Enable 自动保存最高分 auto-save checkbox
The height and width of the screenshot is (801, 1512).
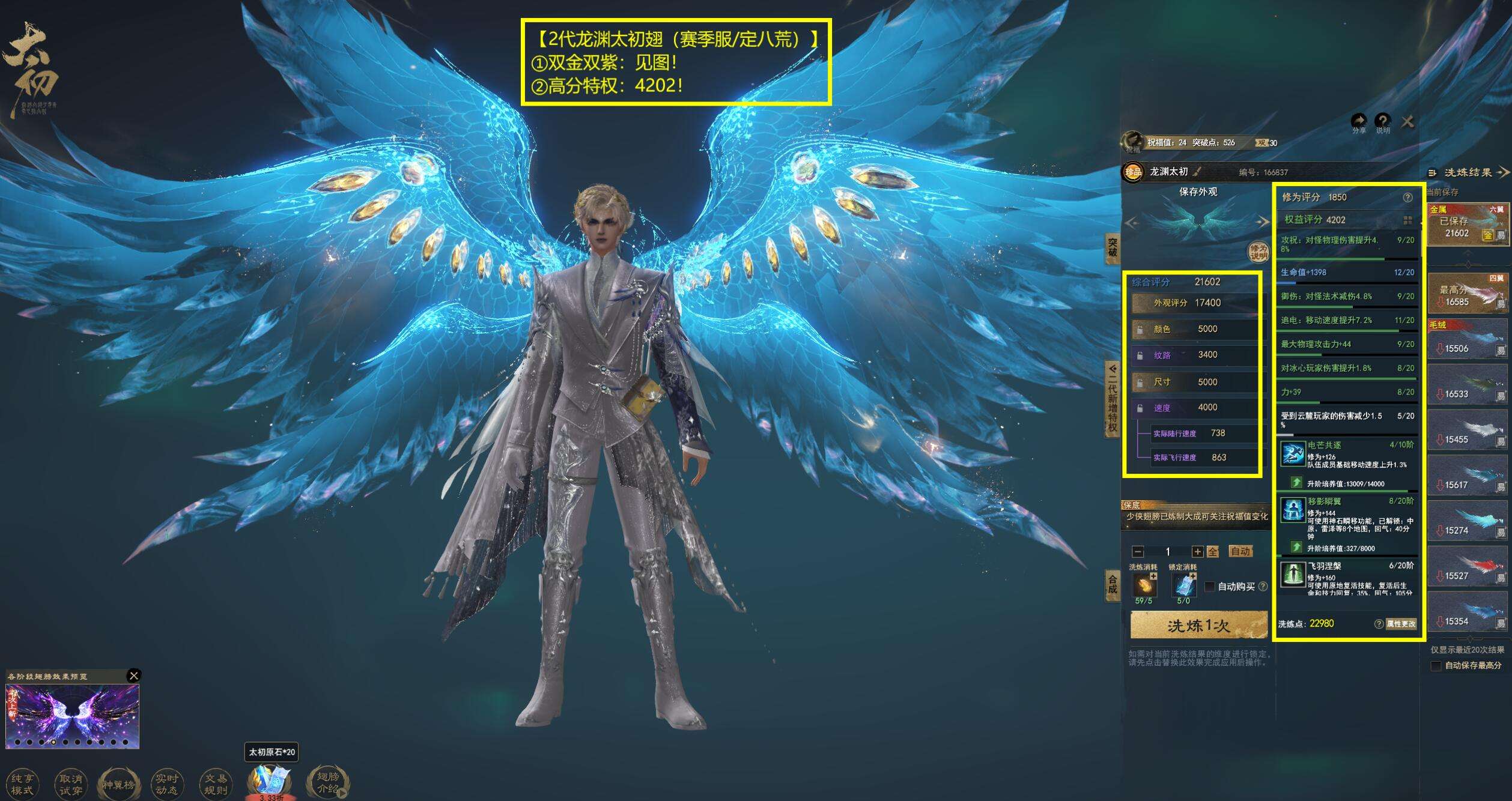point(1436,665)
